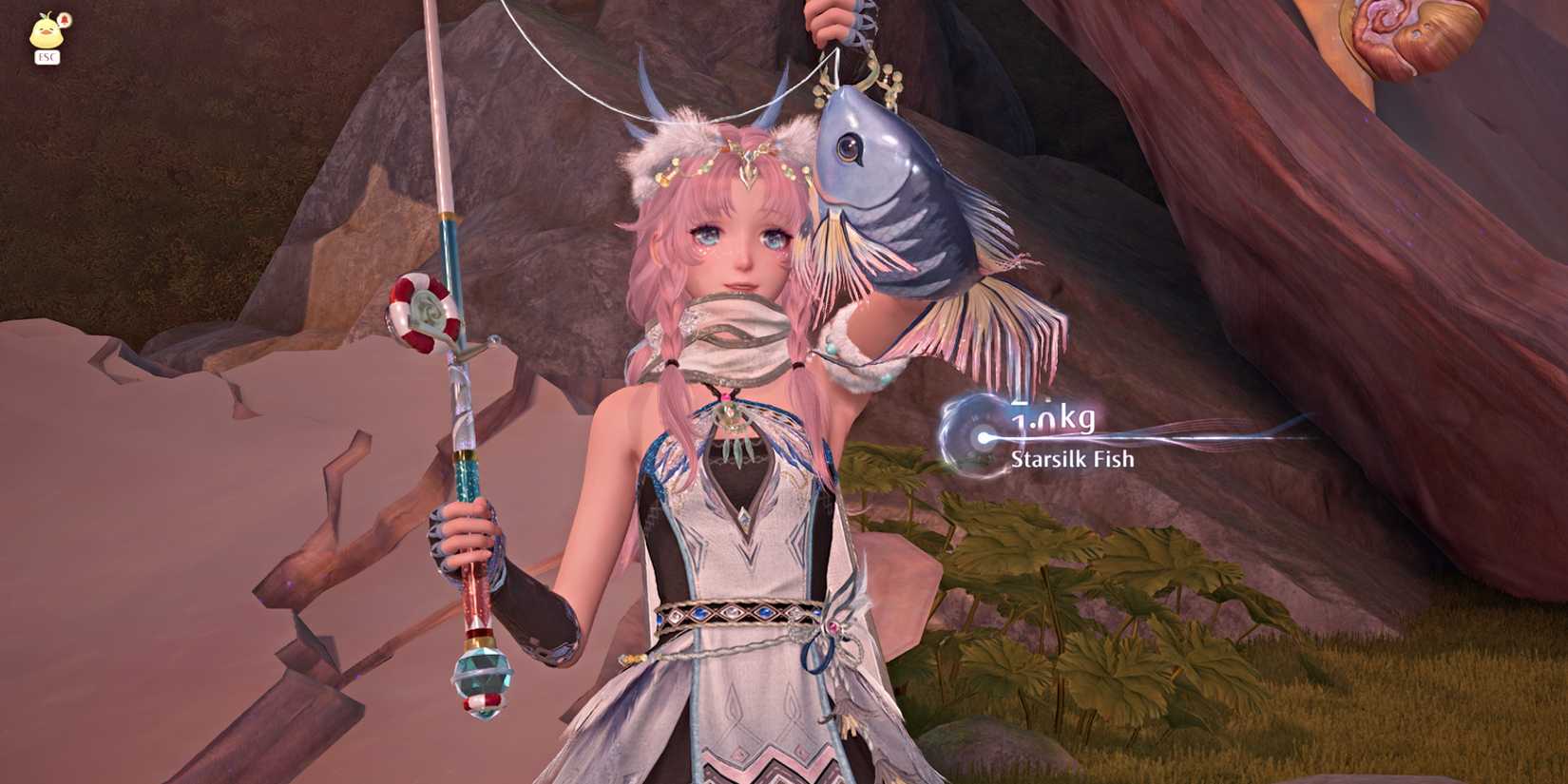
Task: Click the Starsilk Fish name link
Action: (1071, 459)
